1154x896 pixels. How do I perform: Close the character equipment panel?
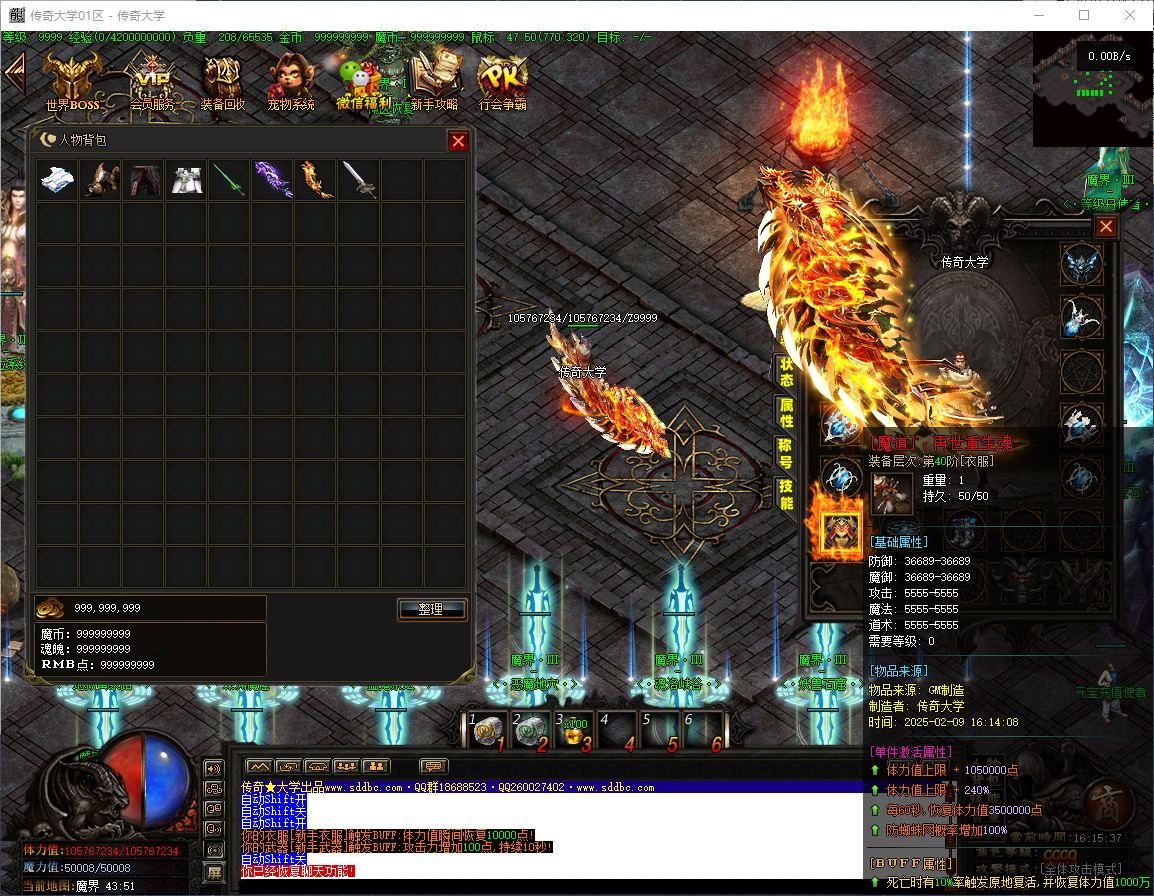point(1105,227)
